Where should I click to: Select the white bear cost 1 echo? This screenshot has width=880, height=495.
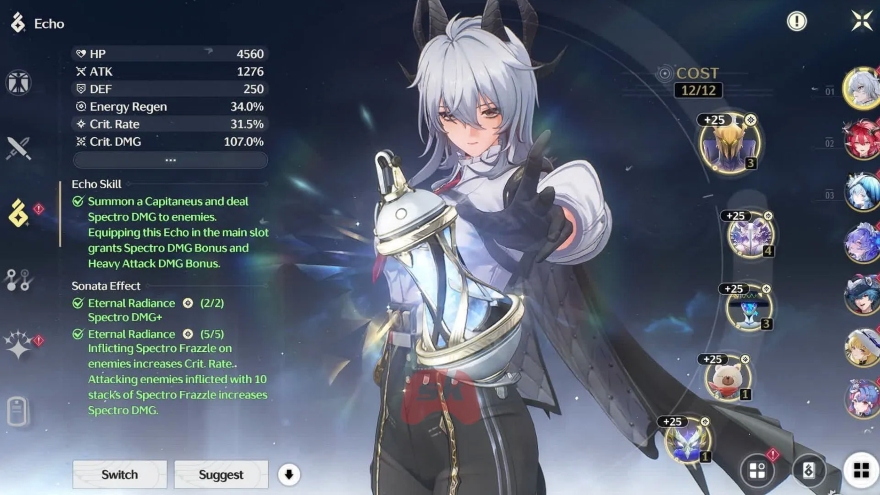click(x=727, y=377)
